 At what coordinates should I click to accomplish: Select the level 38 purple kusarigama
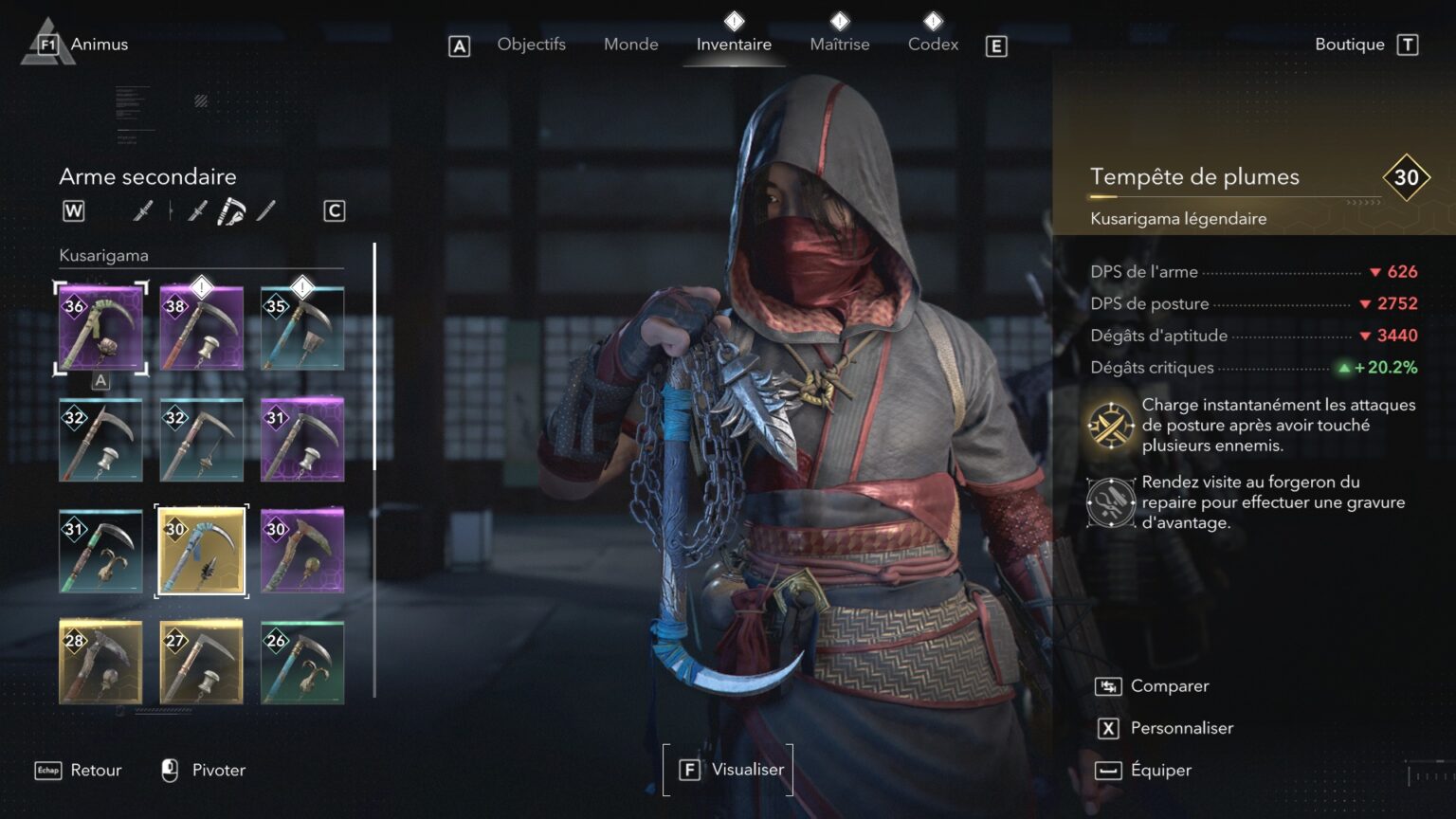201,326
